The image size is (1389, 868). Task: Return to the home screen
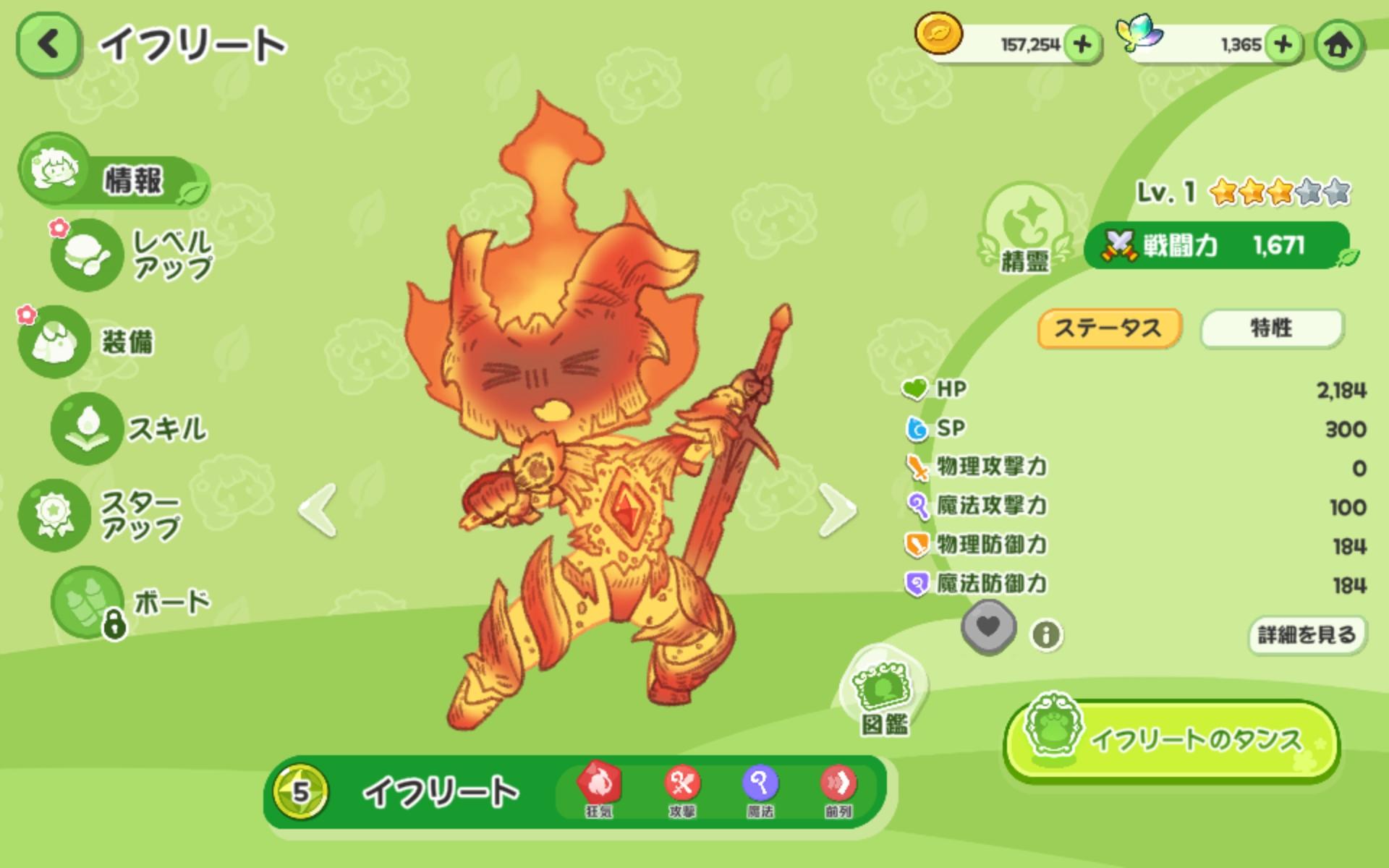point(1338,45)
